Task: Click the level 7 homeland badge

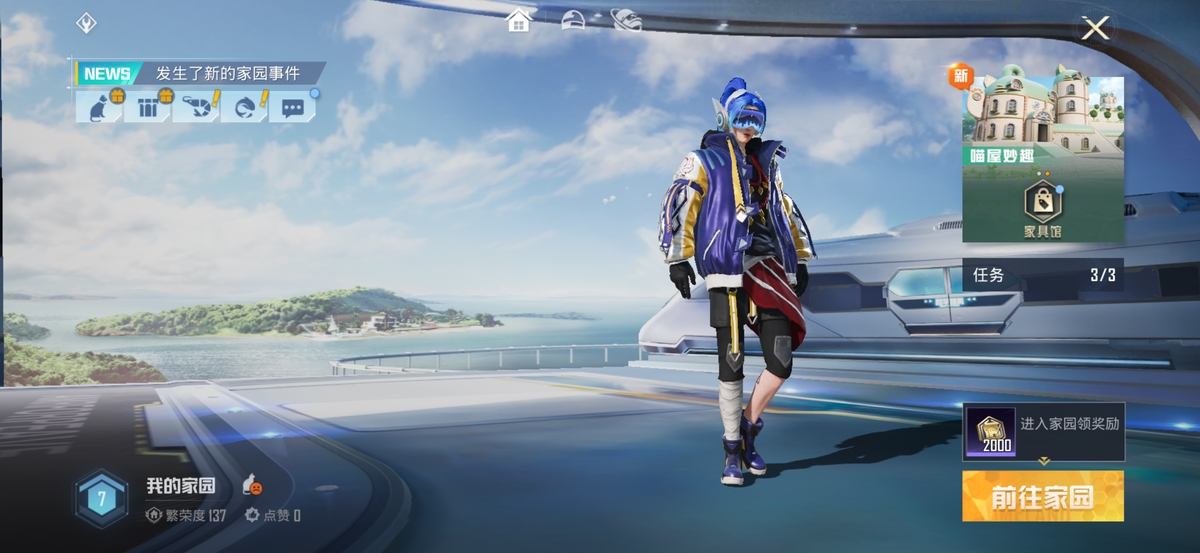Action: click(x=100, y=498)
